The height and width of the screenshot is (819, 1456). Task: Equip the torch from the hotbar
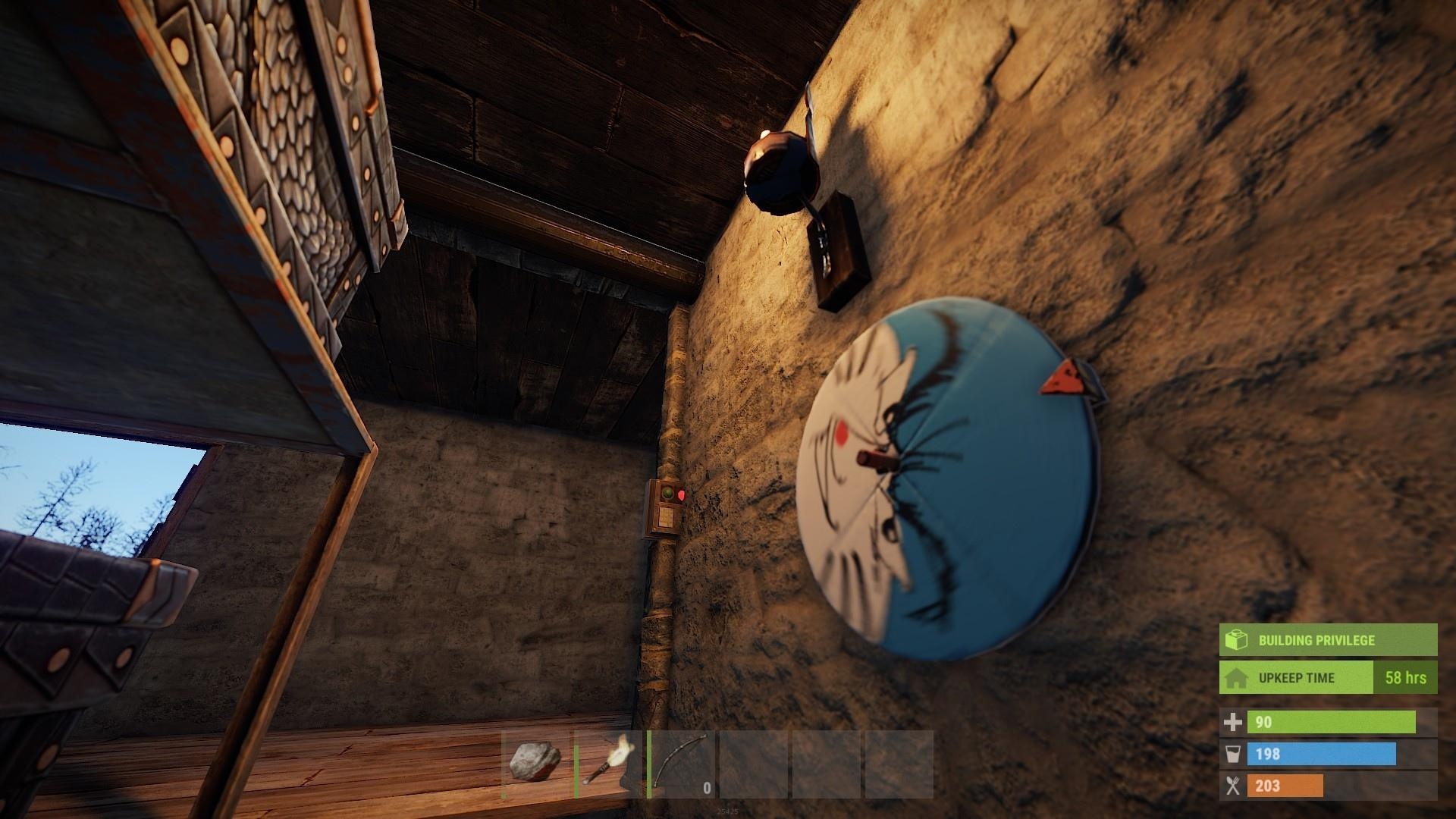tap(608, 763)
